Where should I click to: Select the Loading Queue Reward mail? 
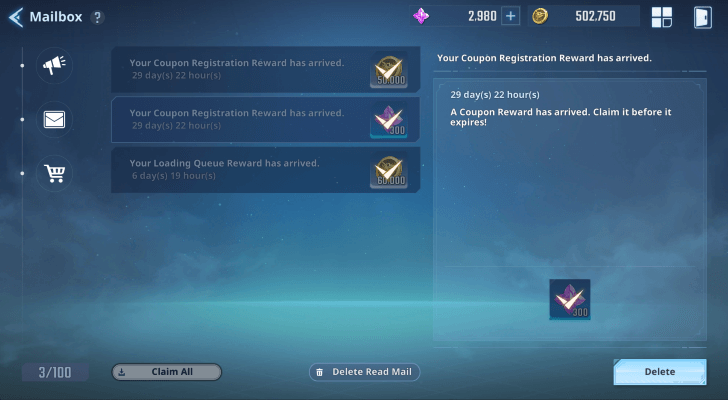265,169
